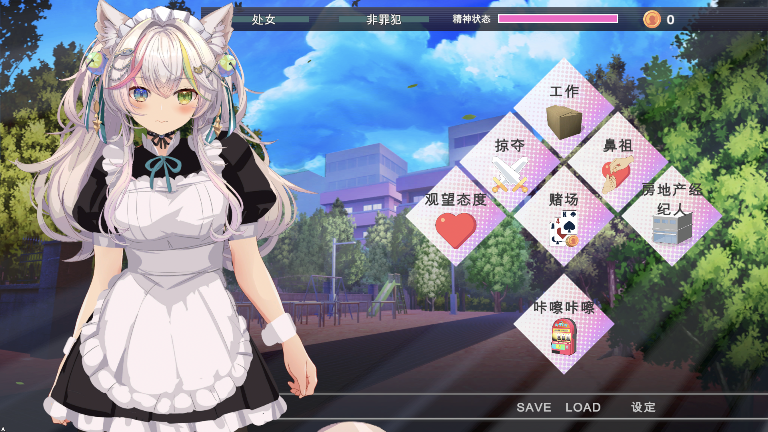Click the SAVE button
This screenshot has height=432, width=768.
tap(534, 407)
